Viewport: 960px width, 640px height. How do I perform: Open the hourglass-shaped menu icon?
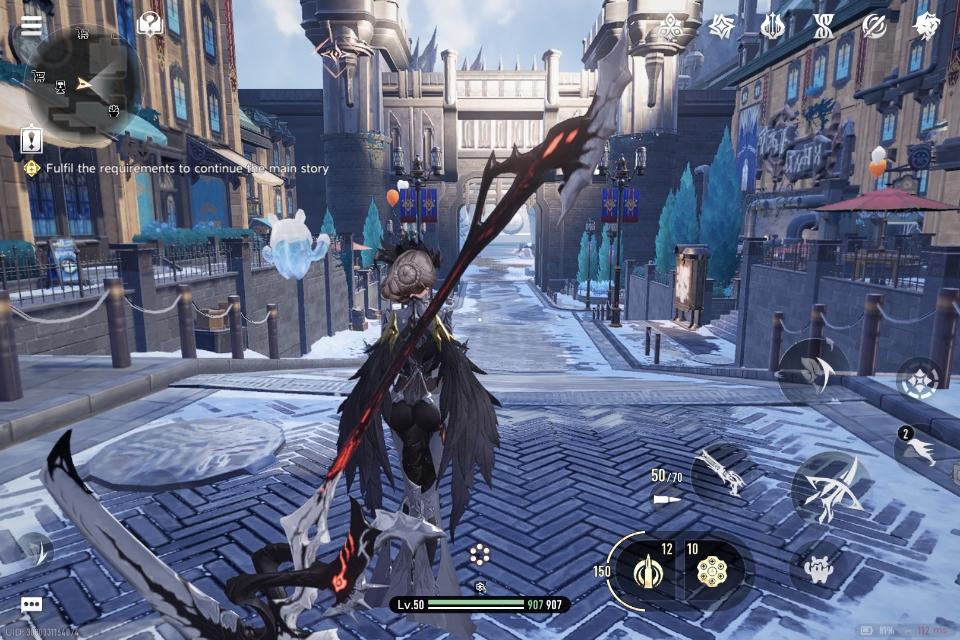(x=823, y=26)
